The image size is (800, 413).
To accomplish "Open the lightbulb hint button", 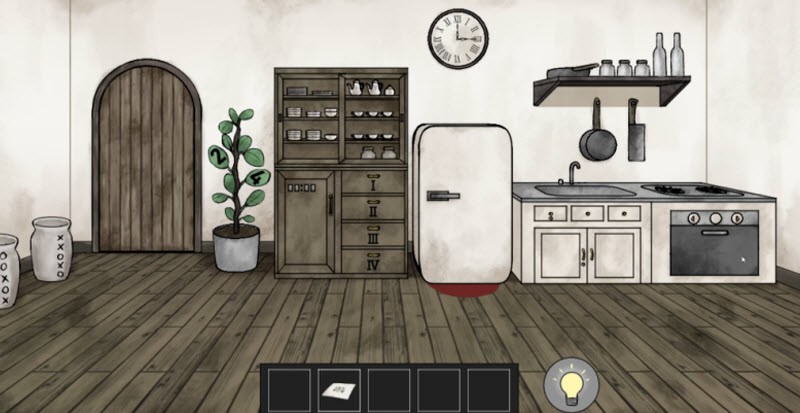I will (x=571, y=386).
